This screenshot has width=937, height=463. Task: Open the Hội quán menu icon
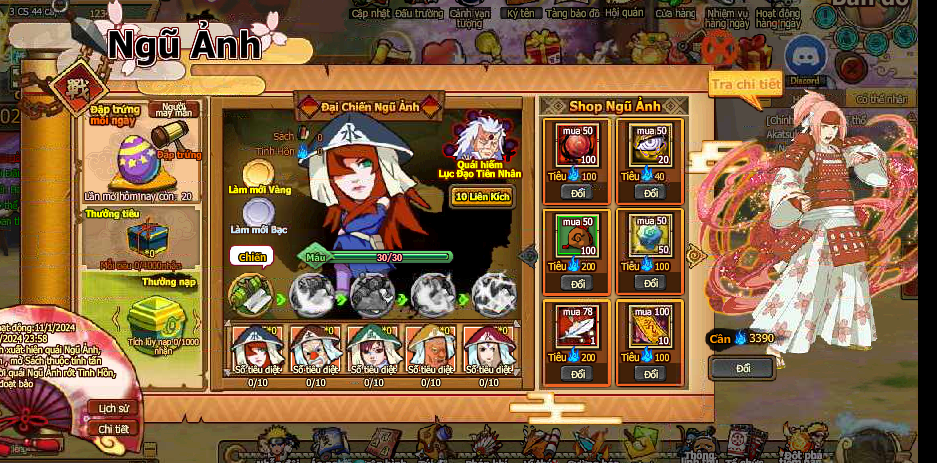tap(624, 14)
